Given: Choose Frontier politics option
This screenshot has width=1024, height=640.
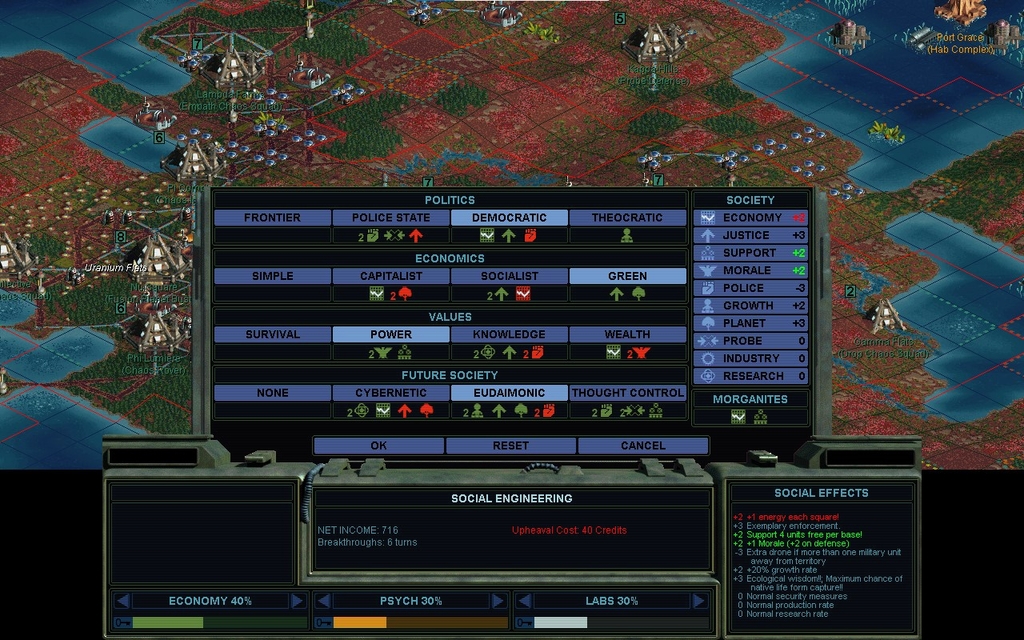Looking at the screenshot, I should 272,217.
